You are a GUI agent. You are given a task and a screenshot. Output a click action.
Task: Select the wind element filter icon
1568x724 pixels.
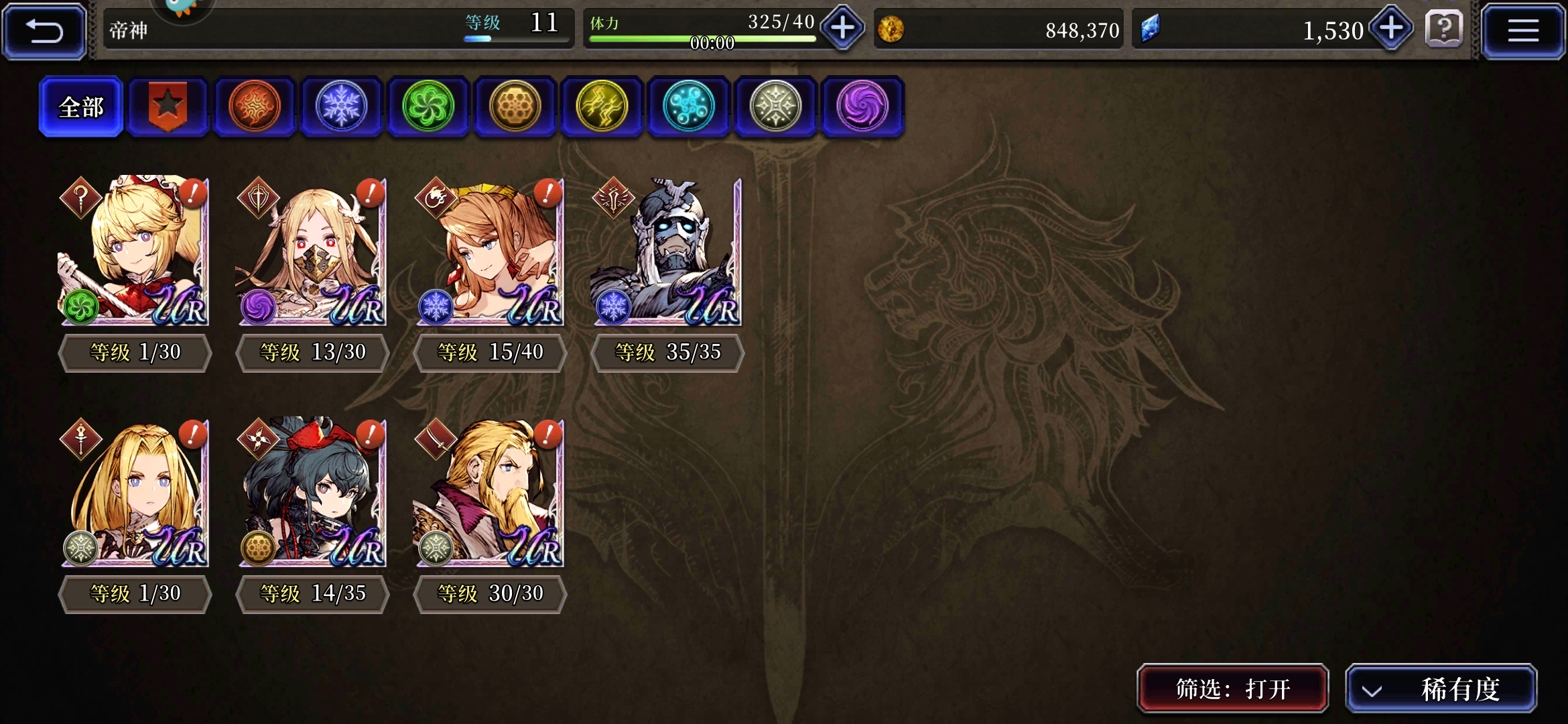coord(428,106)
